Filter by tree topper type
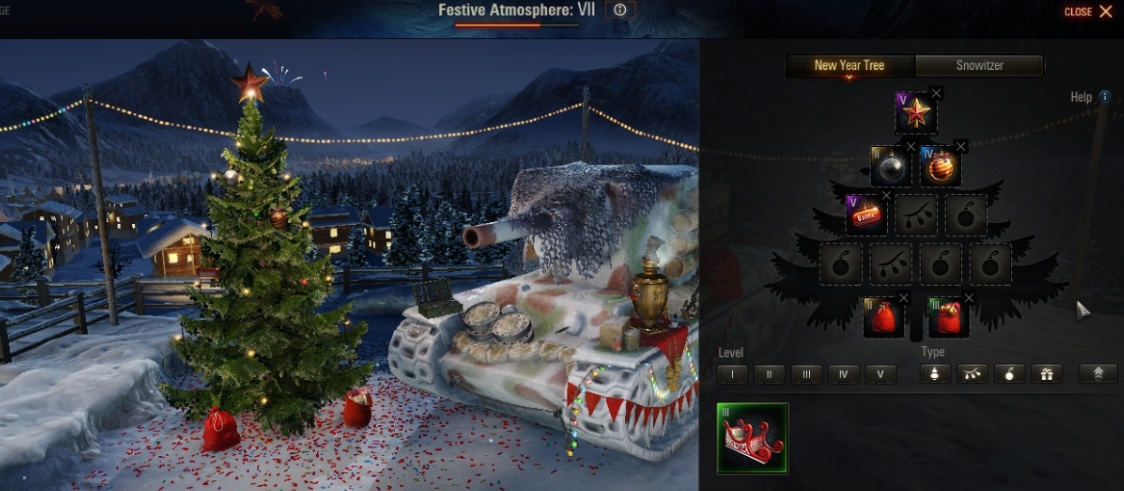The image size is (1124, 491). pyautogui.click(x=935, y=375)
